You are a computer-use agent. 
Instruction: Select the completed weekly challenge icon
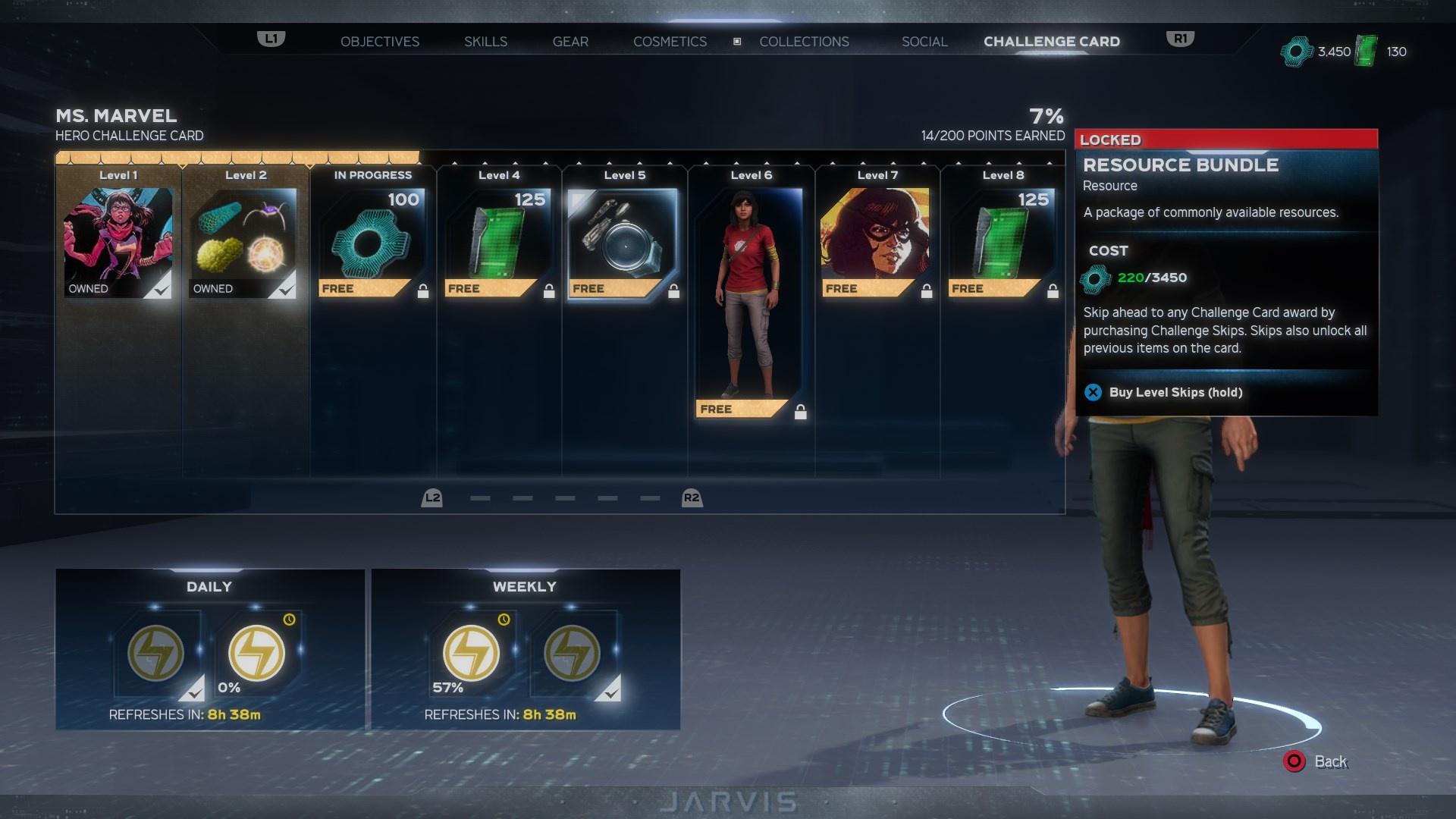[x=572, y=653]
